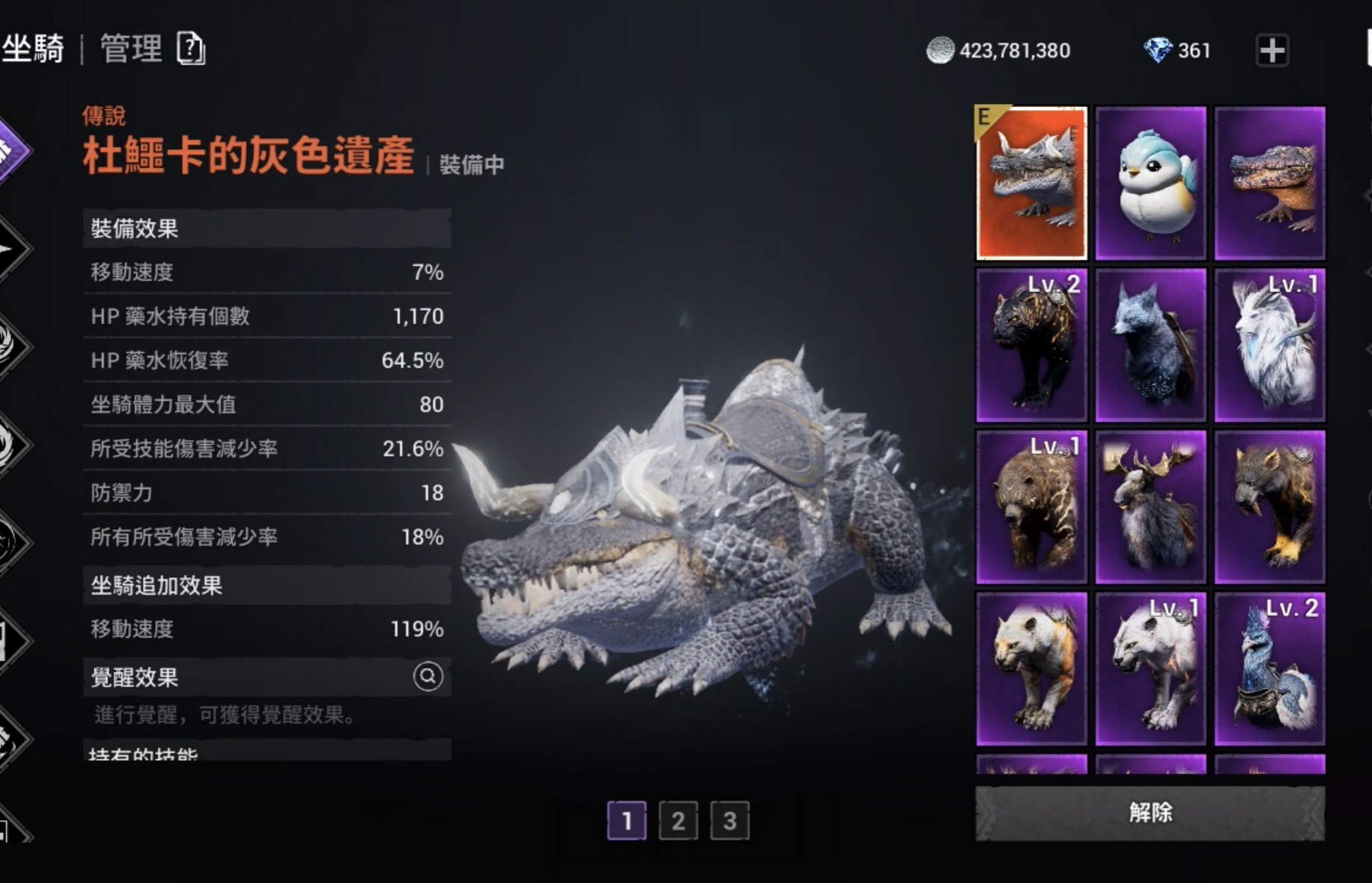Select the equipped grey crocodile mount
Image resolution: width=1372 pixels, height=883 pixels.
(1031, 183)
